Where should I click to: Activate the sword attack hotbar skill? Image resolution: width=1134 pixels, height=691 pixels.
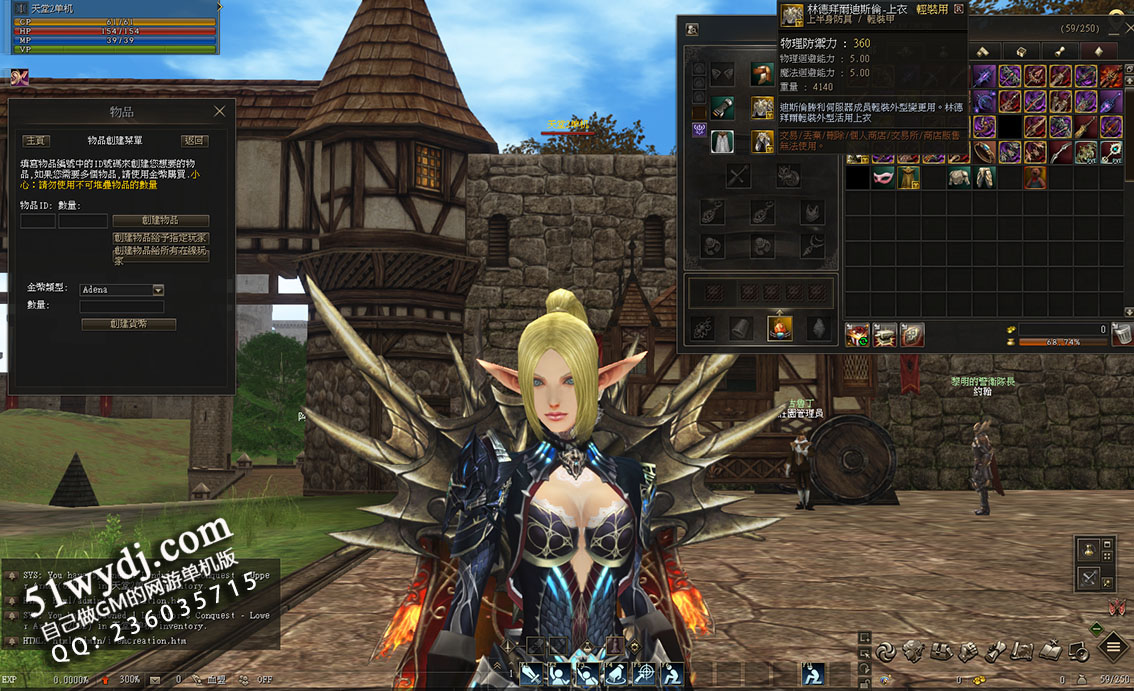[531, 674]
